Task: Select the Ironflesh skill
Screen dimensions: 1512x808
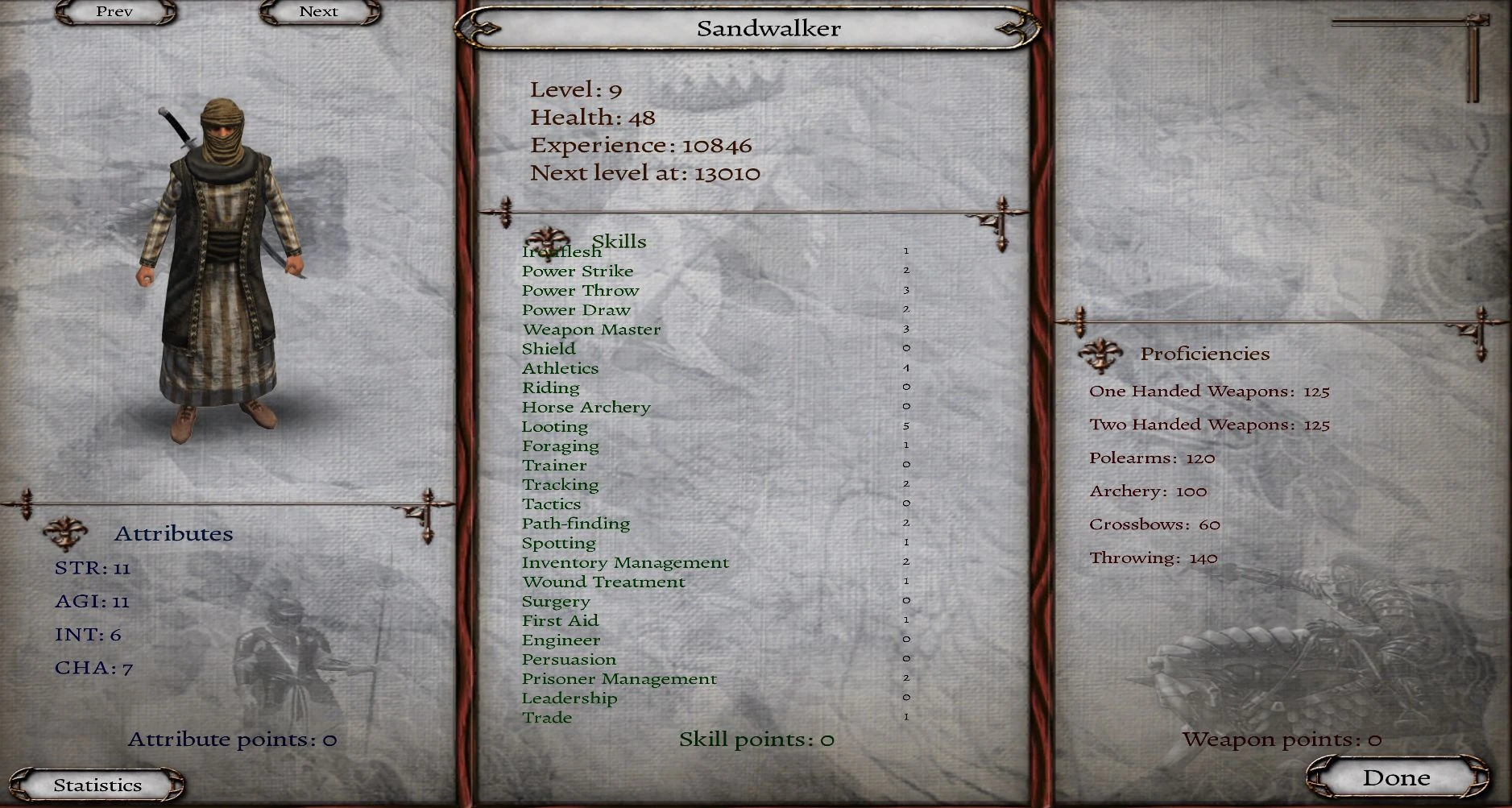Action: point(561,251)
